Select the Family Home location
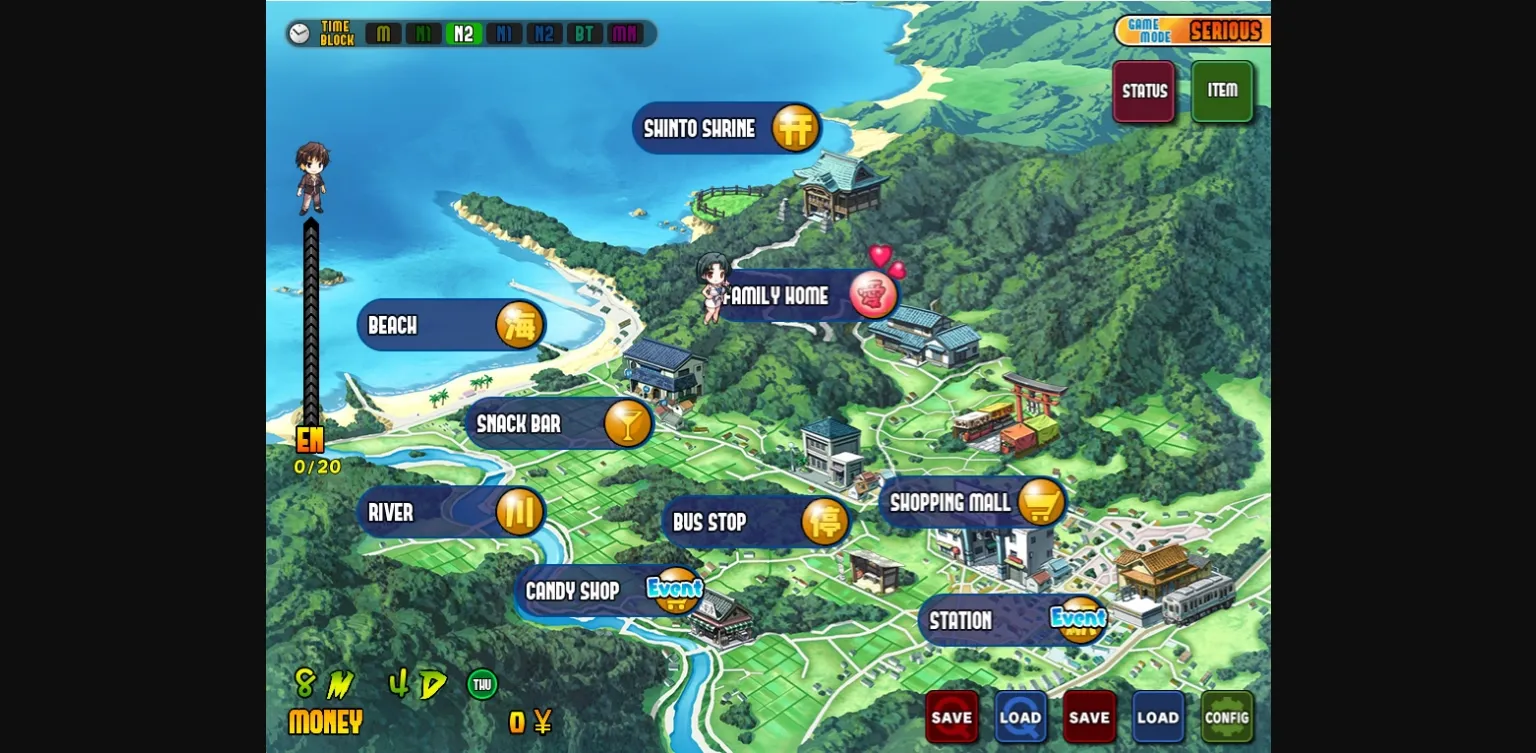The height and width of the screenshot is (753, 1536). 806,296
